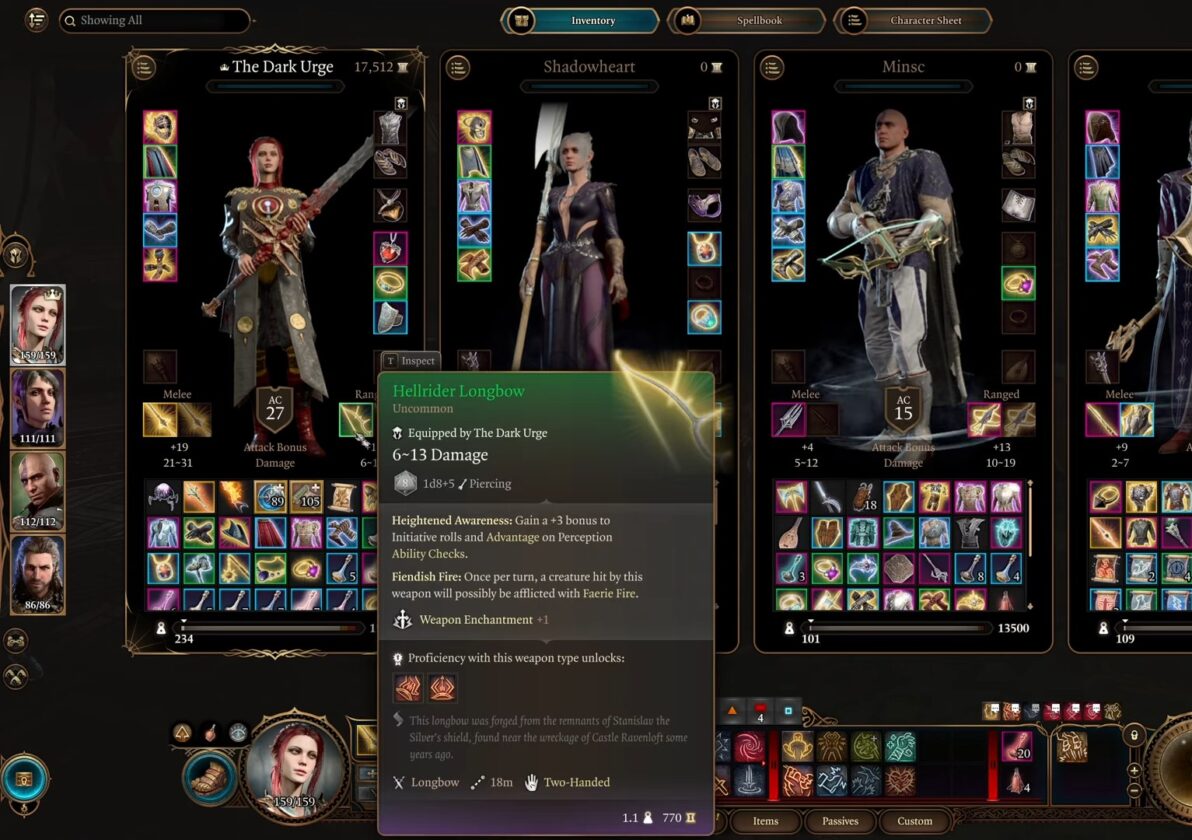Select The Dark Urge crowned party portrait
This screenshot has height=840, width=1192.
coord(38,324)
